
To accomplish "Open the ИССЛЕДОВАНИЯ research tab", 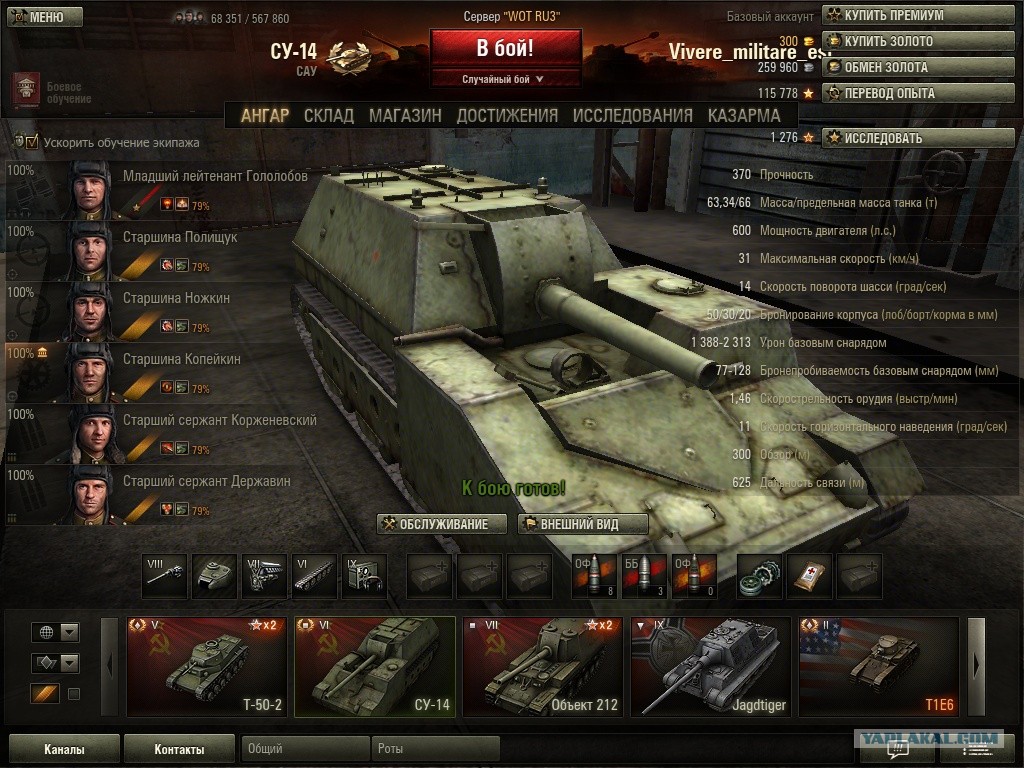I will click(x=632, y=115).
